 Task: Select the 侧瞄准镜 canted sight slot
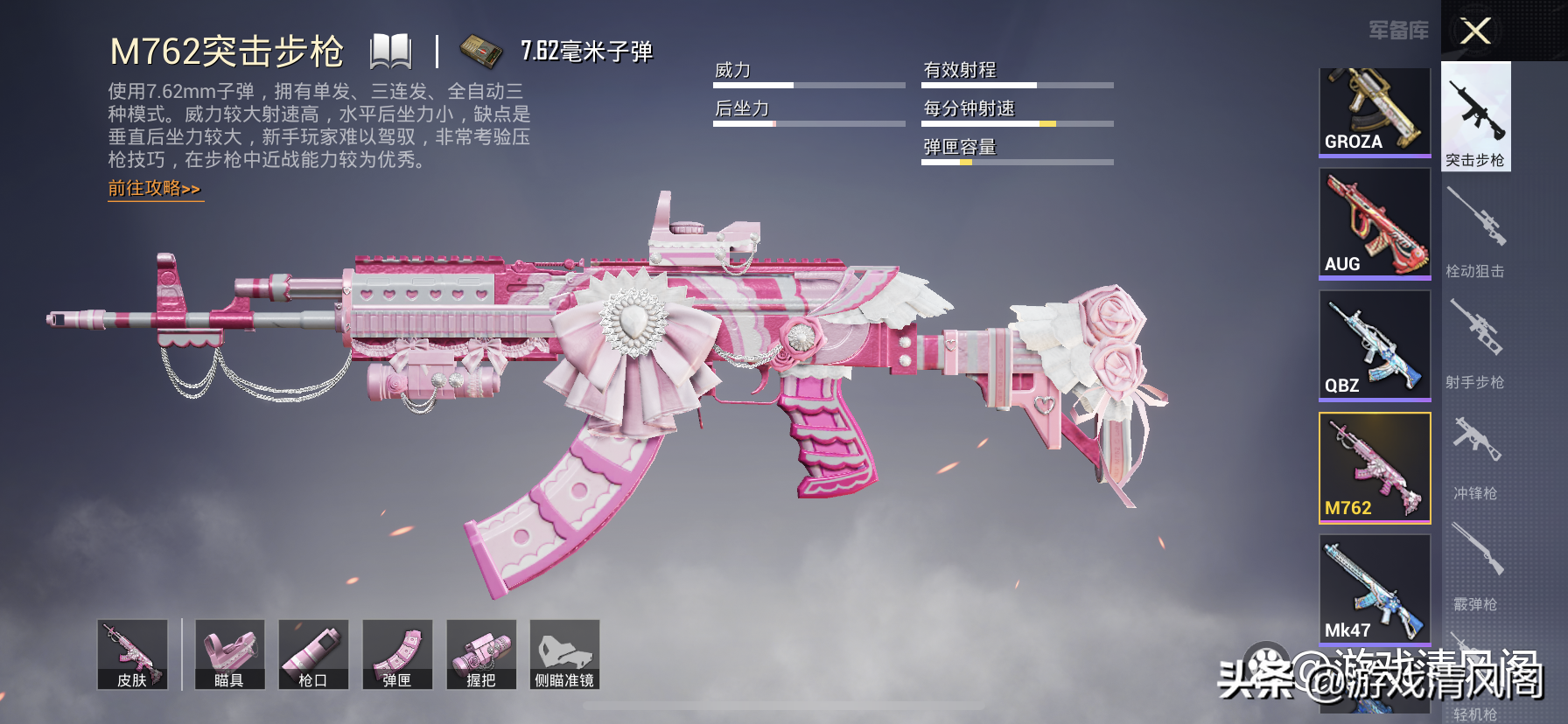click(564, 655)
